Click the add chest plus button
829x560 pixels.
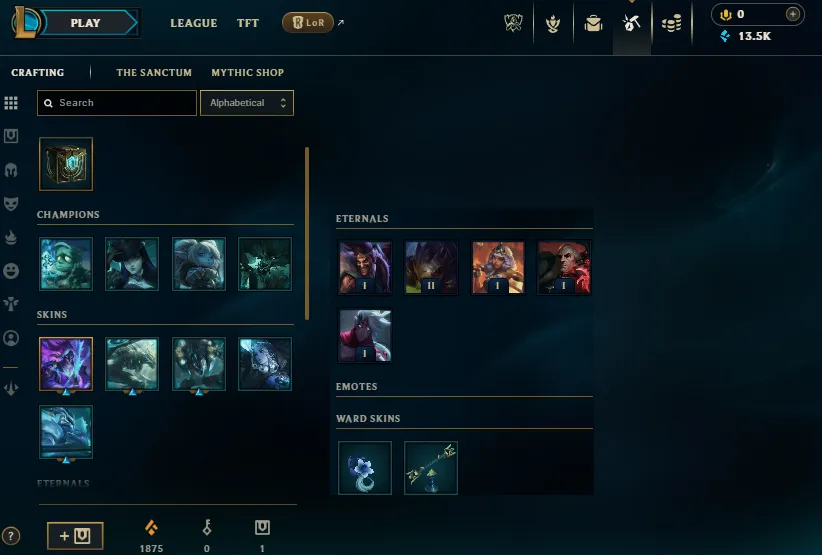(75, 536)
